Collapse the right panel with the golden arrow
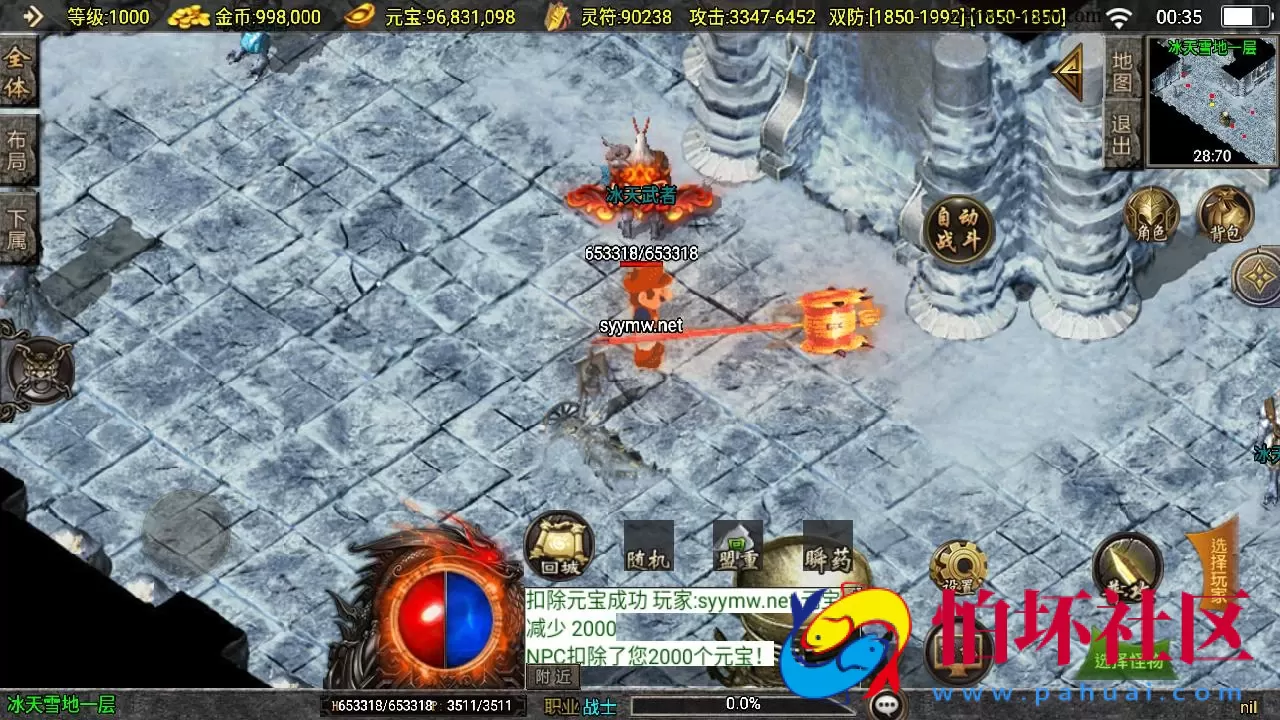This screenshot has height=720, width=1280. [x=1068, y=72]
